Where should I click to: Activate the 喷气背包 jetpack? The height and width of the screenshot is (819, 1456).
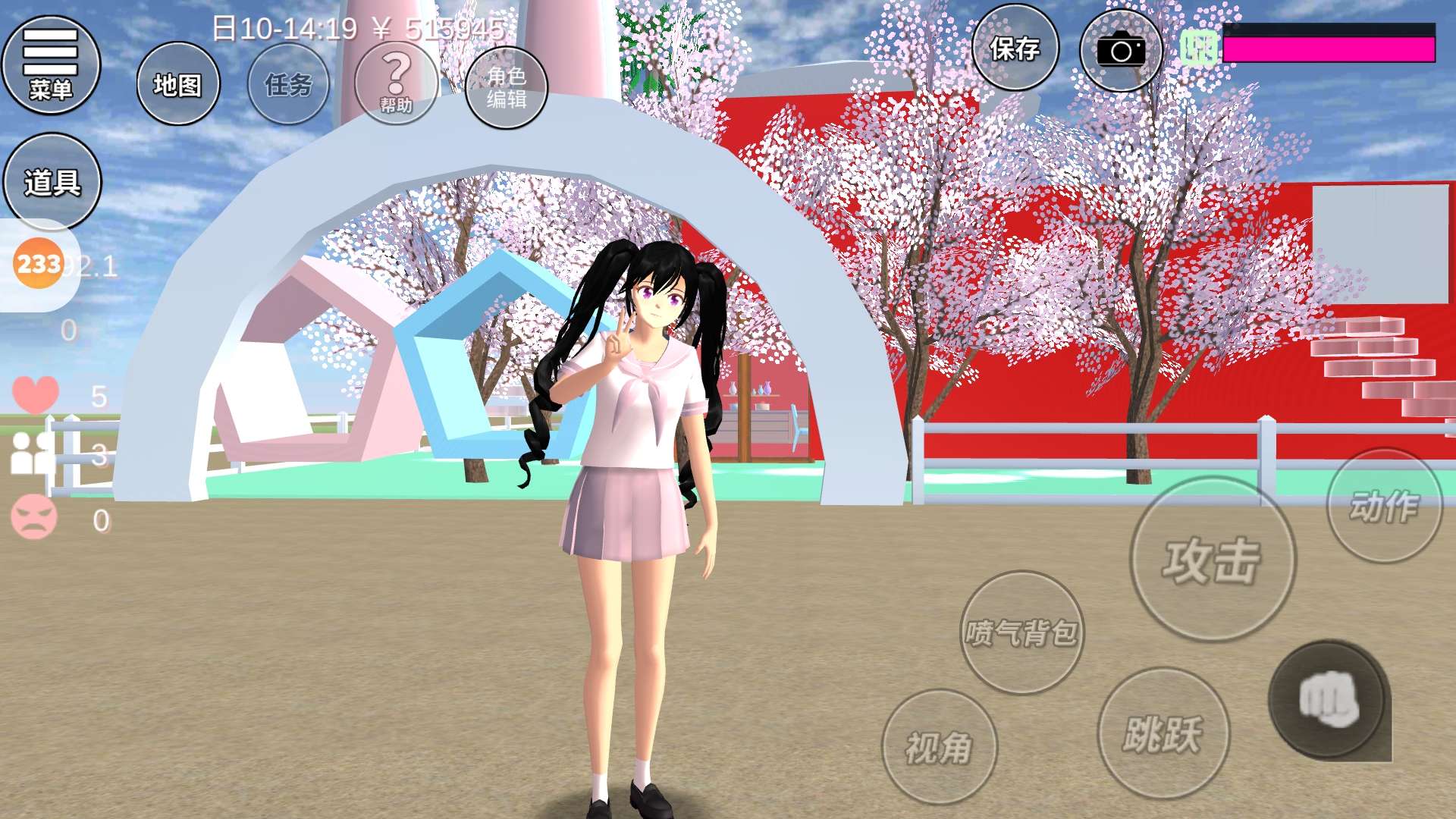[x=1021, y=632]
